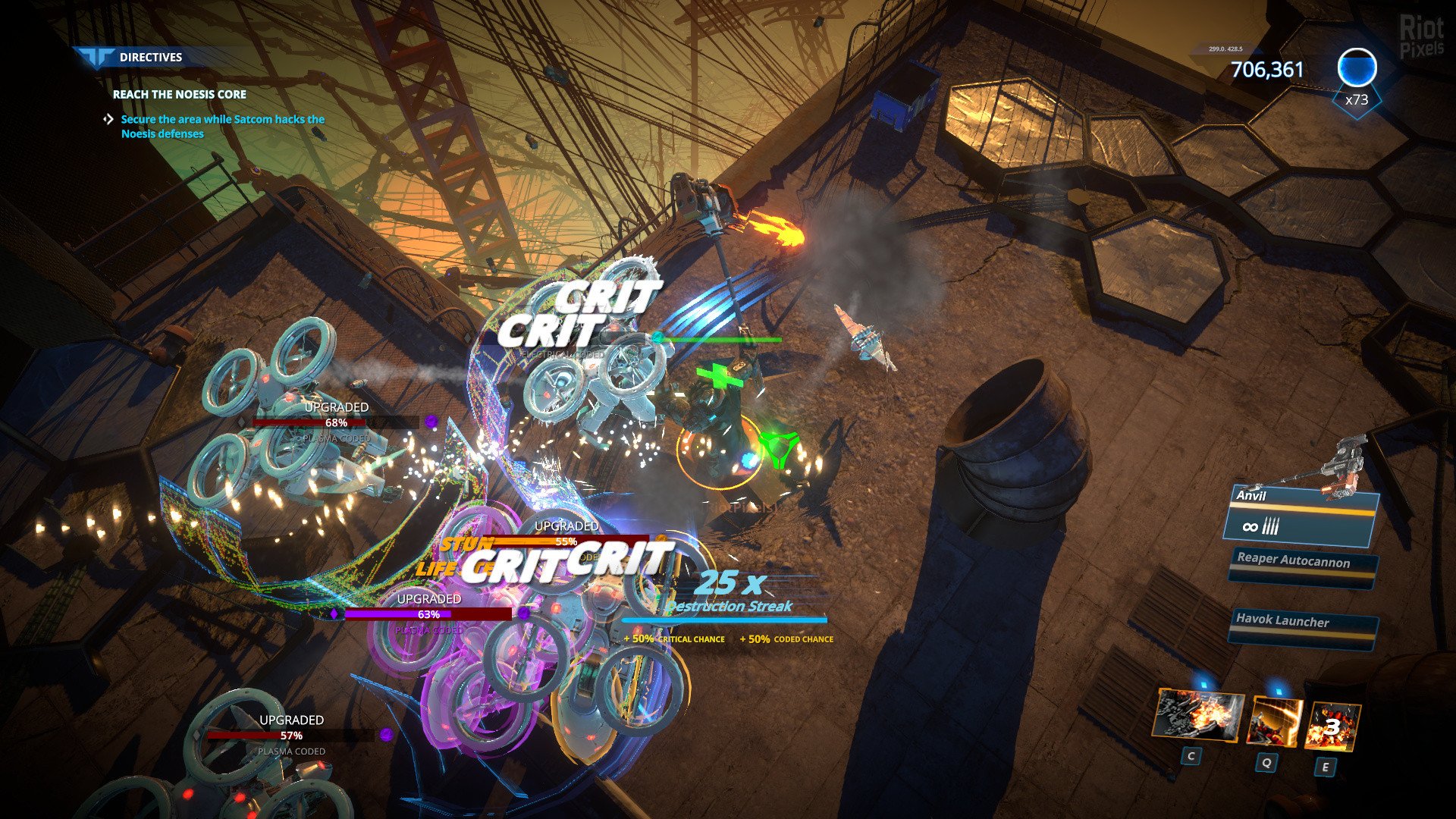Activate the fiery fist ability icon
Screen dimensions: 1456x819
(1197, 717)
